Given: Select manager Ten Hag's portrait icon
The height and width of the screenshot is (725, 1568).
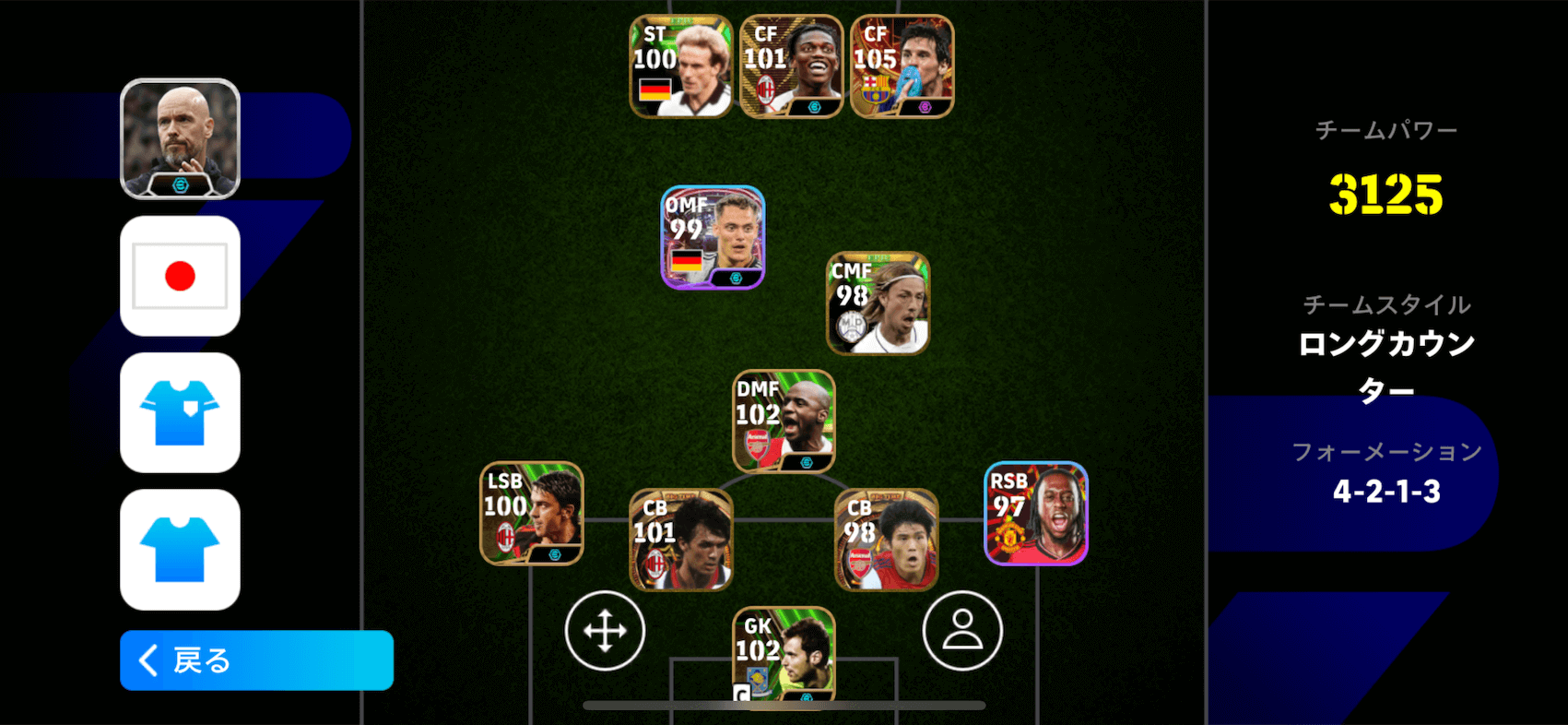Looking at the screenshot, I should [181, 138].
